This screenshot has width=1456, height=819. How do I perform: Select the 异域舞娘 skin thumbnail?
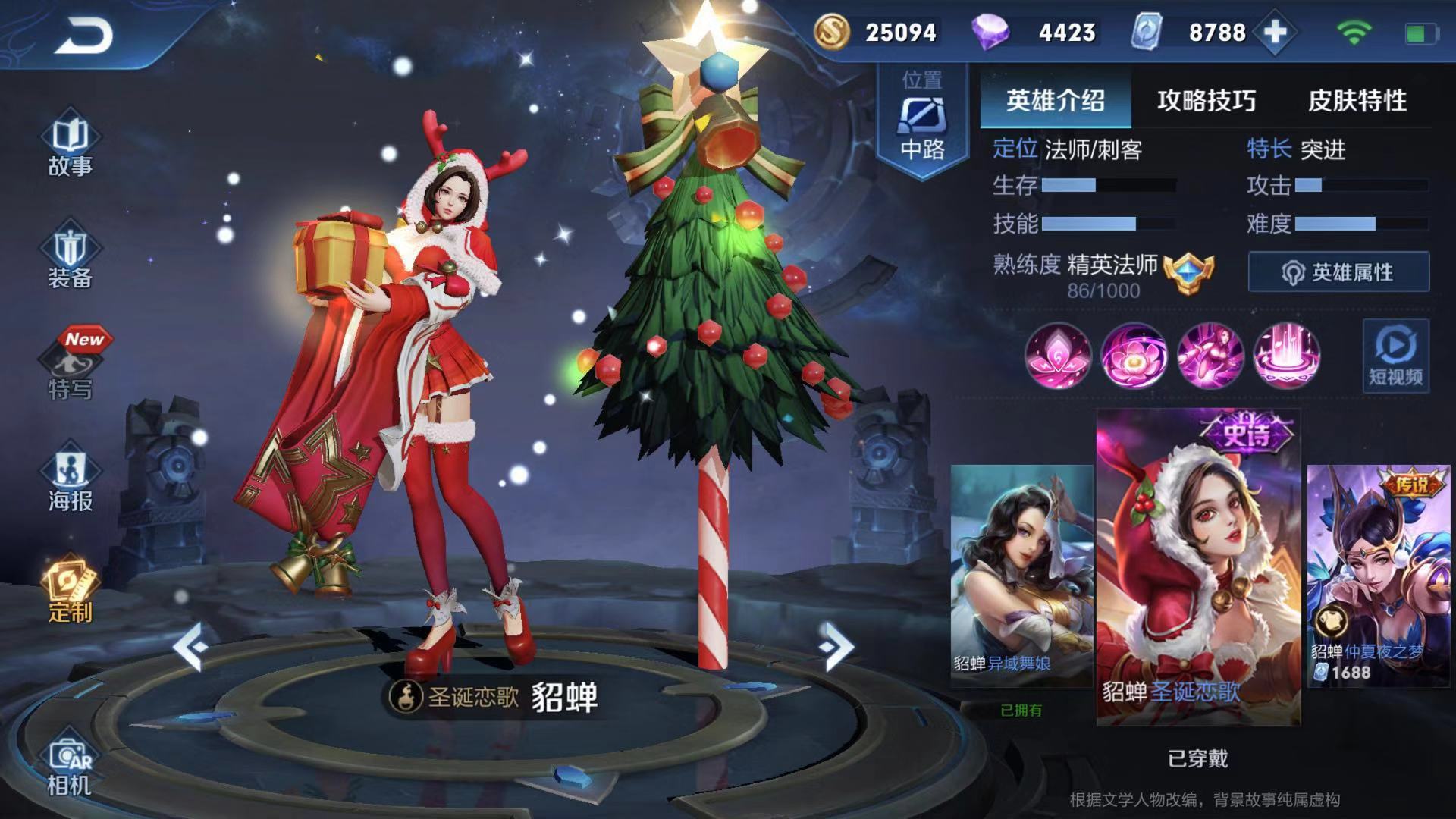pyautogui.click(x=1021, y=575)
